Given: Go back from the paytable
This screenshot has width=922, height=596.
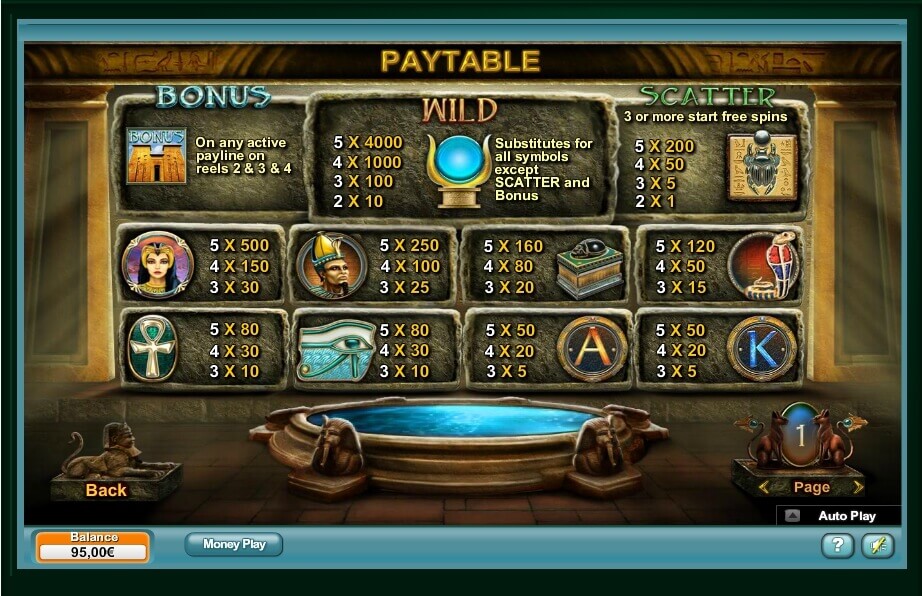Looking at the screenshot, I should pos(106,489).
